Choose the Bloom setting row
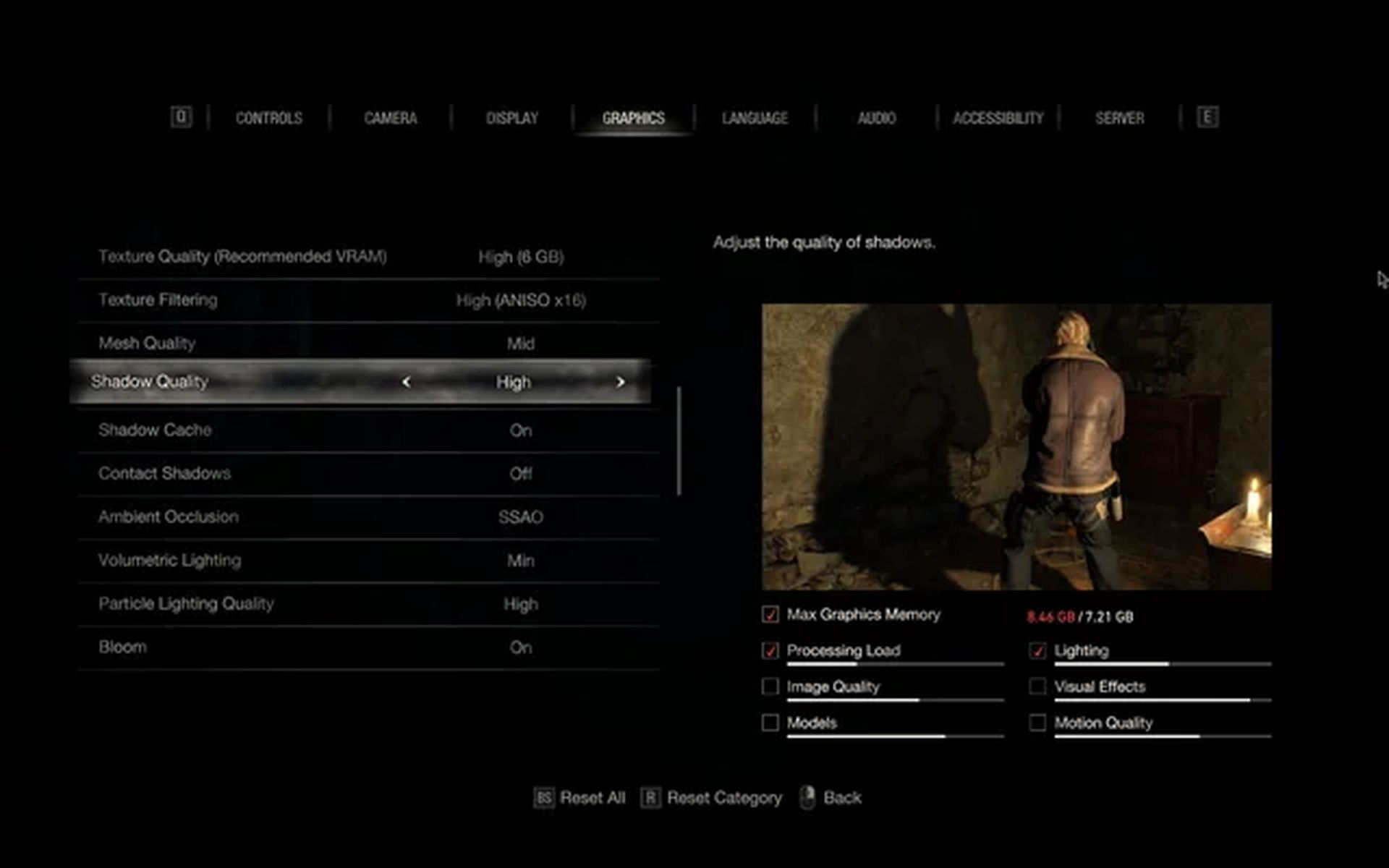Viewport: 1389px width, 868px height. 369,647
